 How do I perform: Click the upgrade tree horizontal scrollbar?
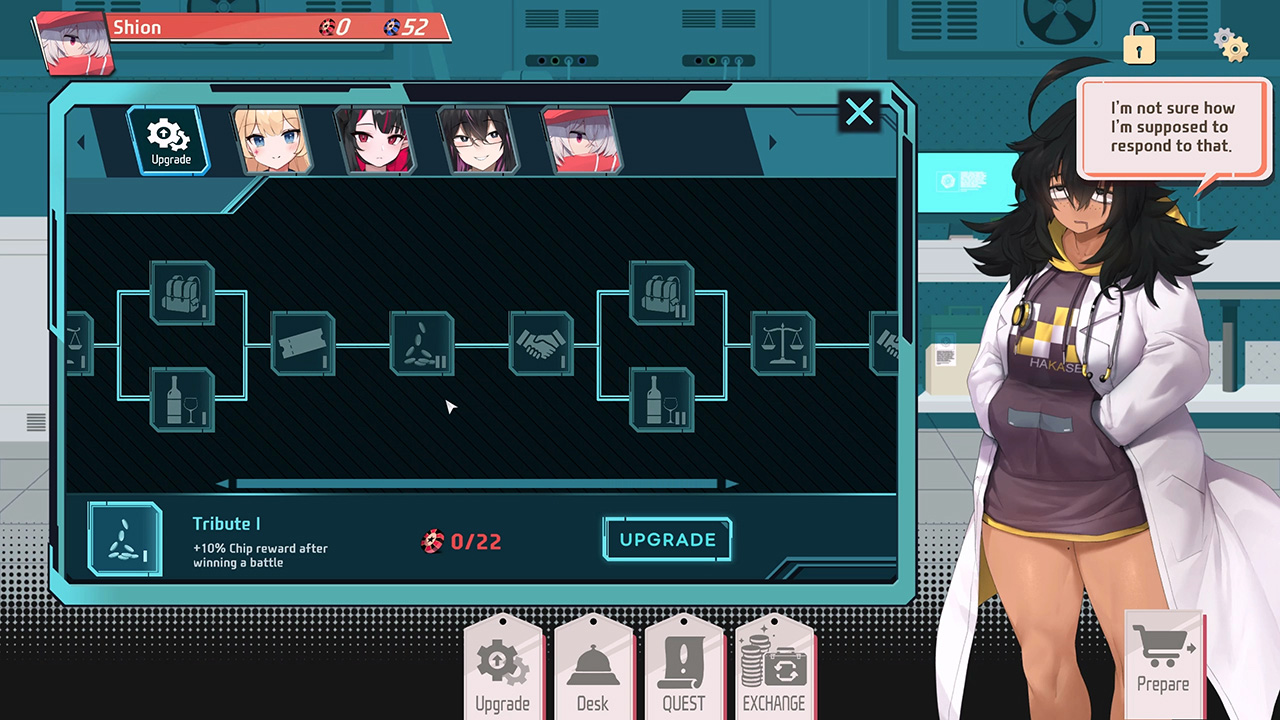click(478, 484)
